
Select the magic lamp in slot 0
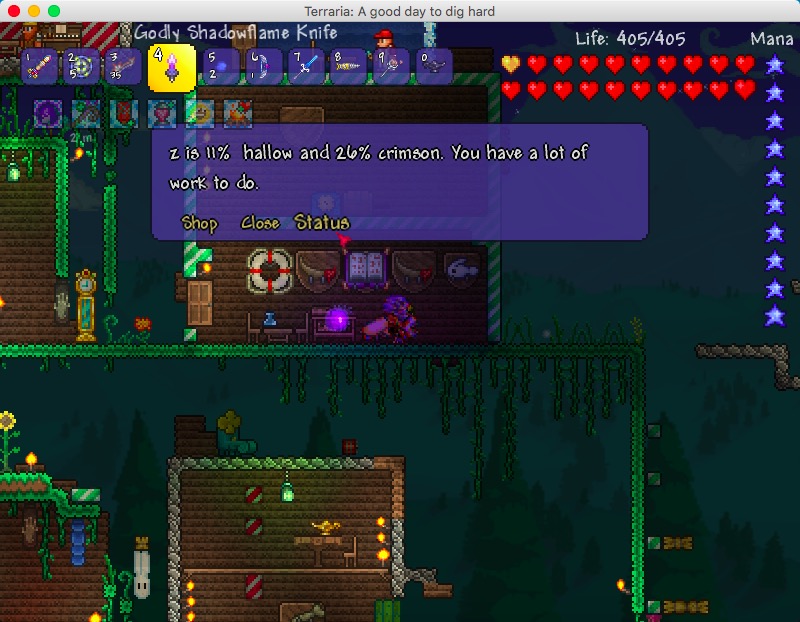pyautogui.click(x=434, y=67)
